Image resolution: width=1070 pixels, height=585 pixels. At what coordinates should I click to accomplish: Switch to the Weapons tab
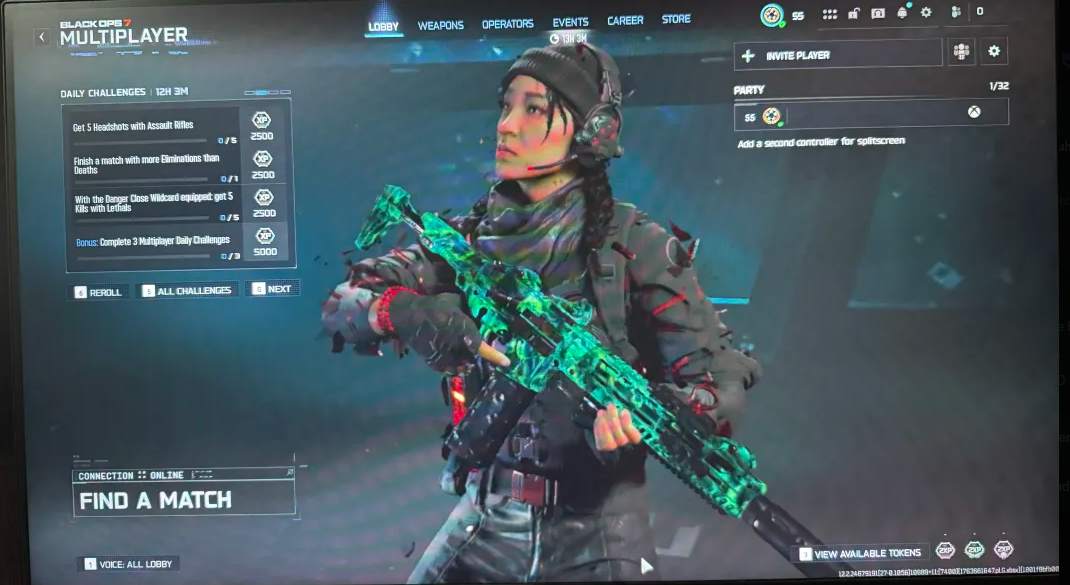coord(440,25)
